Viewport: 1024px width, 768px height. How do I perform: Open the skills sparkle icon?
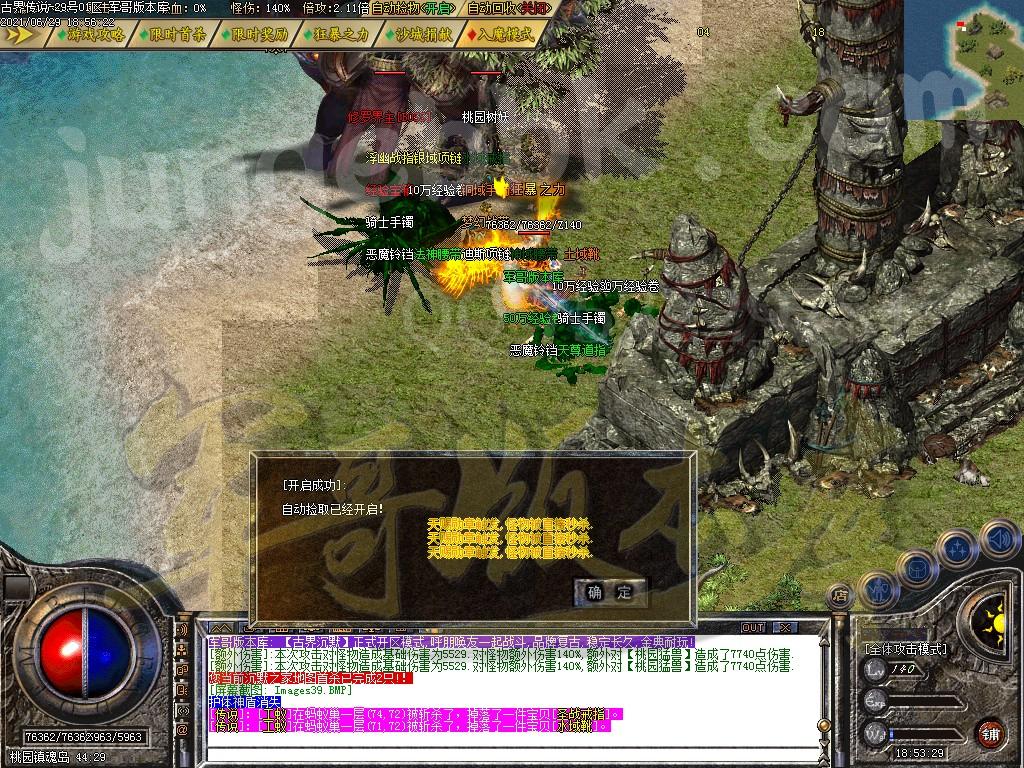957,549
